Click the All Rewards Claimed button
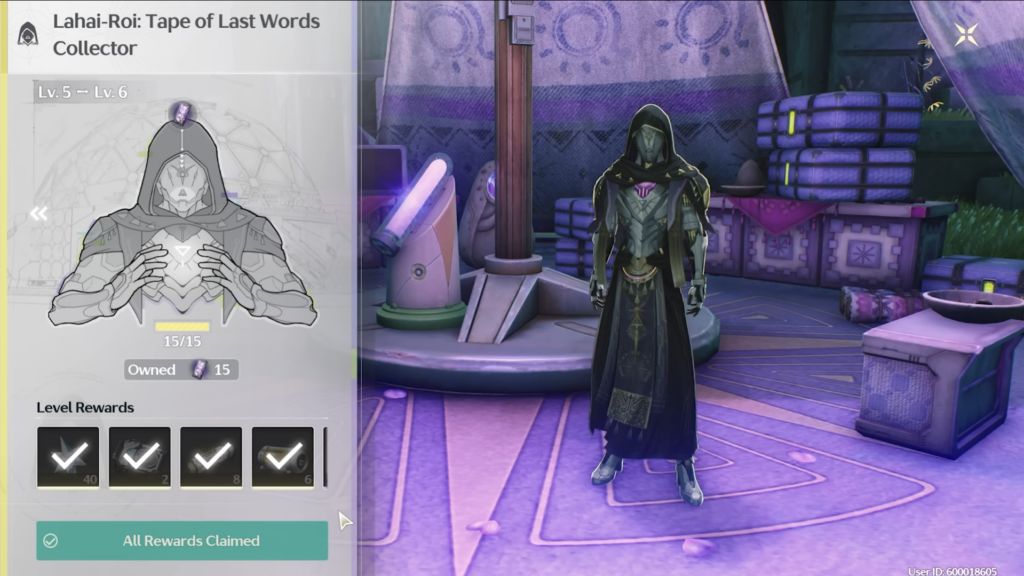The image size is (1024, 576). click(182, 541)
